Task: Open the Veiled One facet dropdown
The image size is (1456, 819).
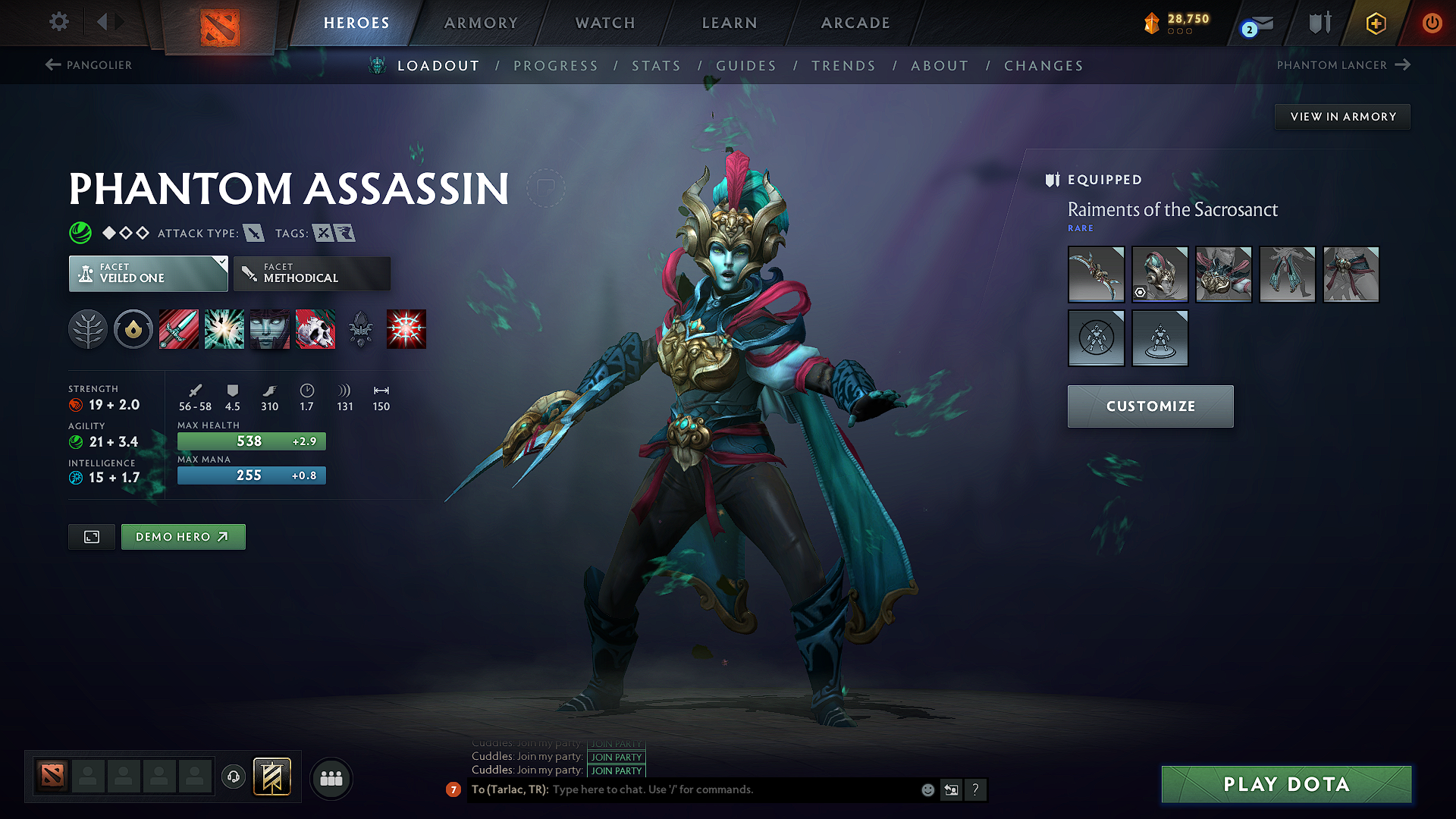Action: tap(148, 273)
